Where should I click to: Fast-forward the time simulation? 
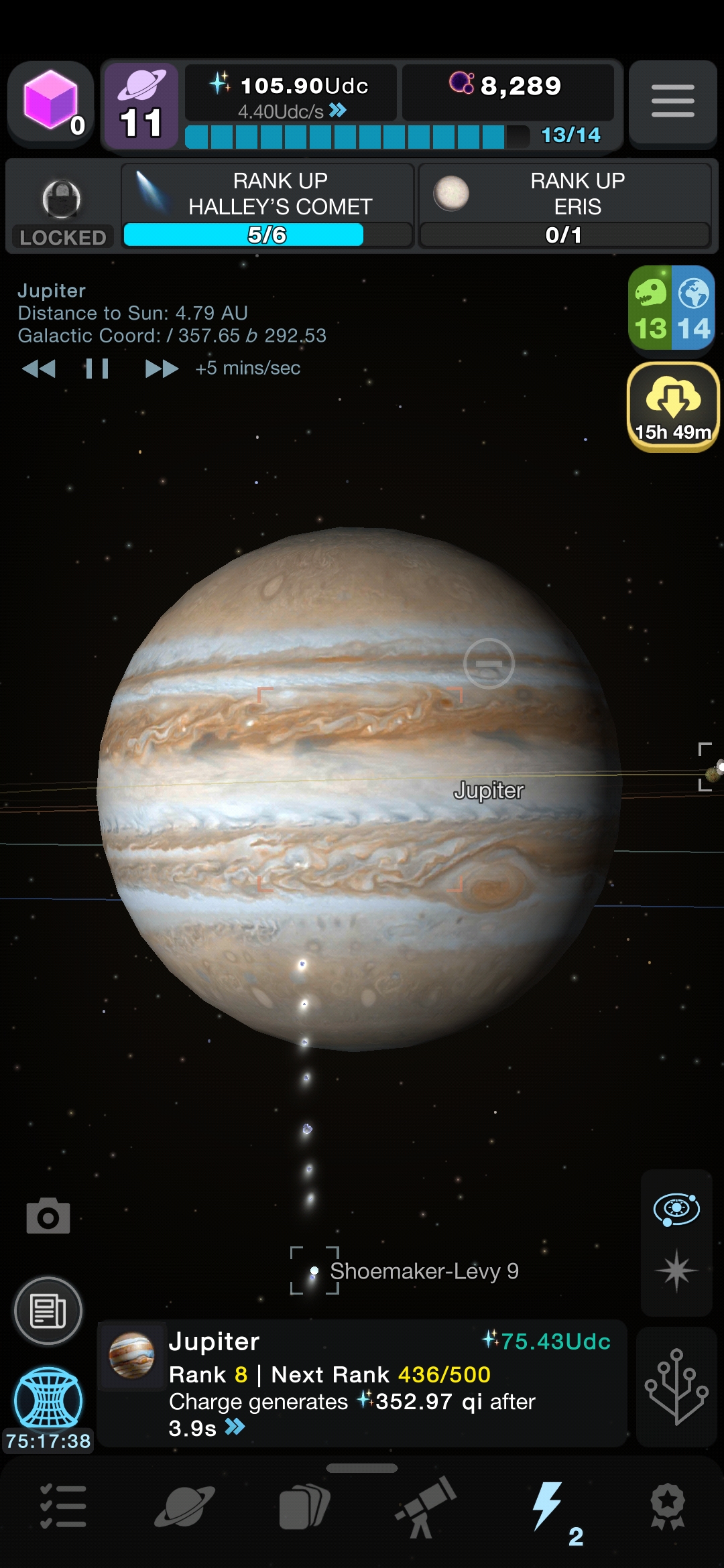coord(162,369)
